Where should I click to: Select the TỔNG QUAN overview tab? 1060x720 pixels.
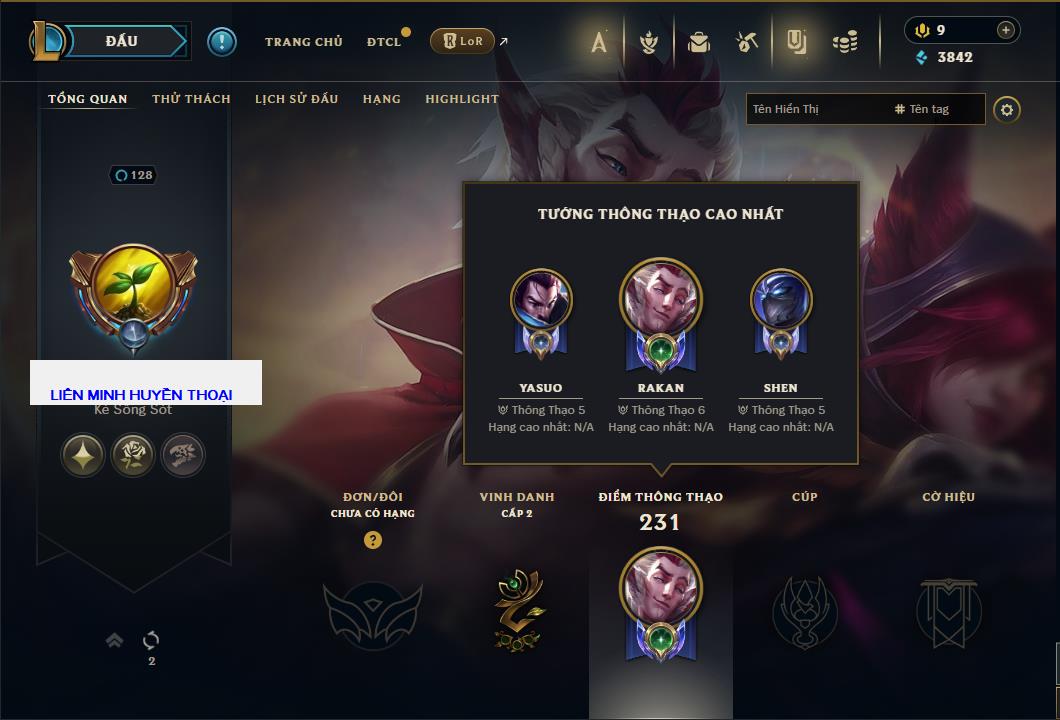pyautogui.click(x=88, y=99)
